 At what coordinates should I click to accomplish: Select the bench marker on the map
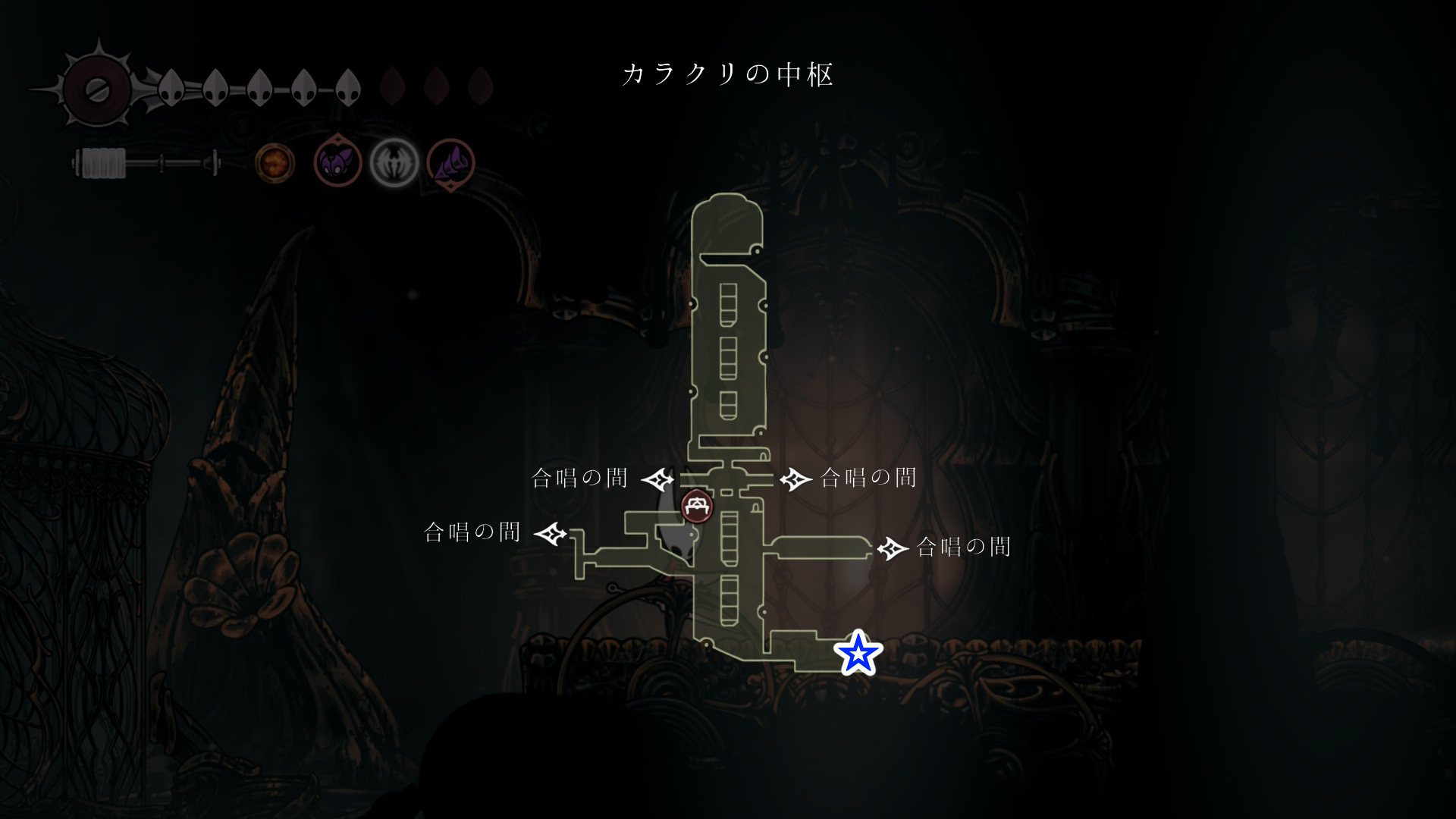[x=697, y=506]
